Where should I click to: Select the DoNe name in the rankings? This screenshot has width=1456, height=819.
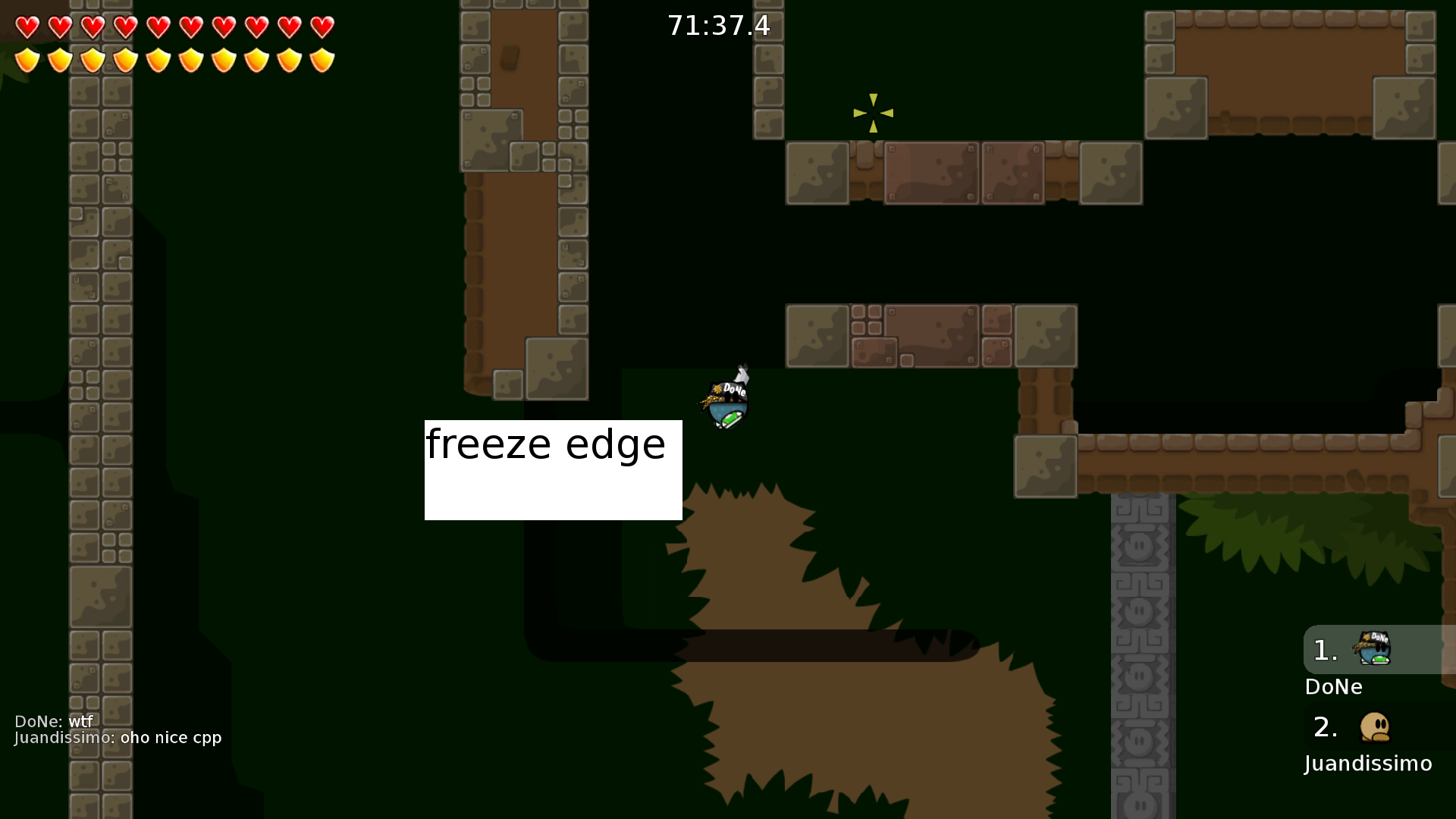point(1335,687)
